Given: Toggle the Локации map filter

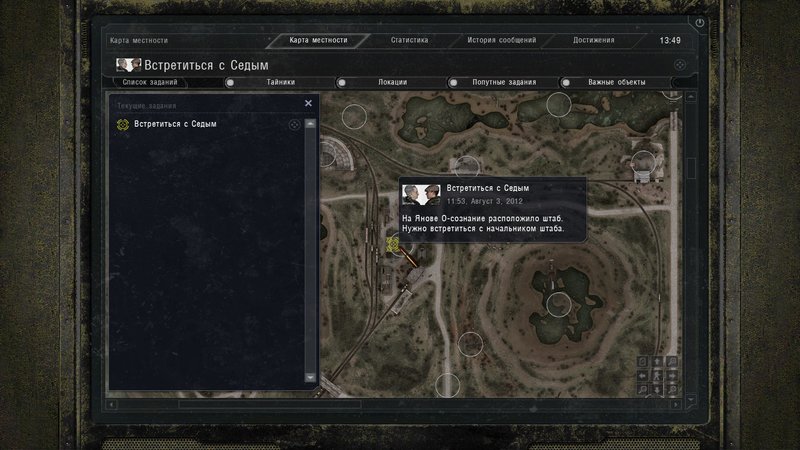Looking at the screenshot, I should [x=386, y=82].
